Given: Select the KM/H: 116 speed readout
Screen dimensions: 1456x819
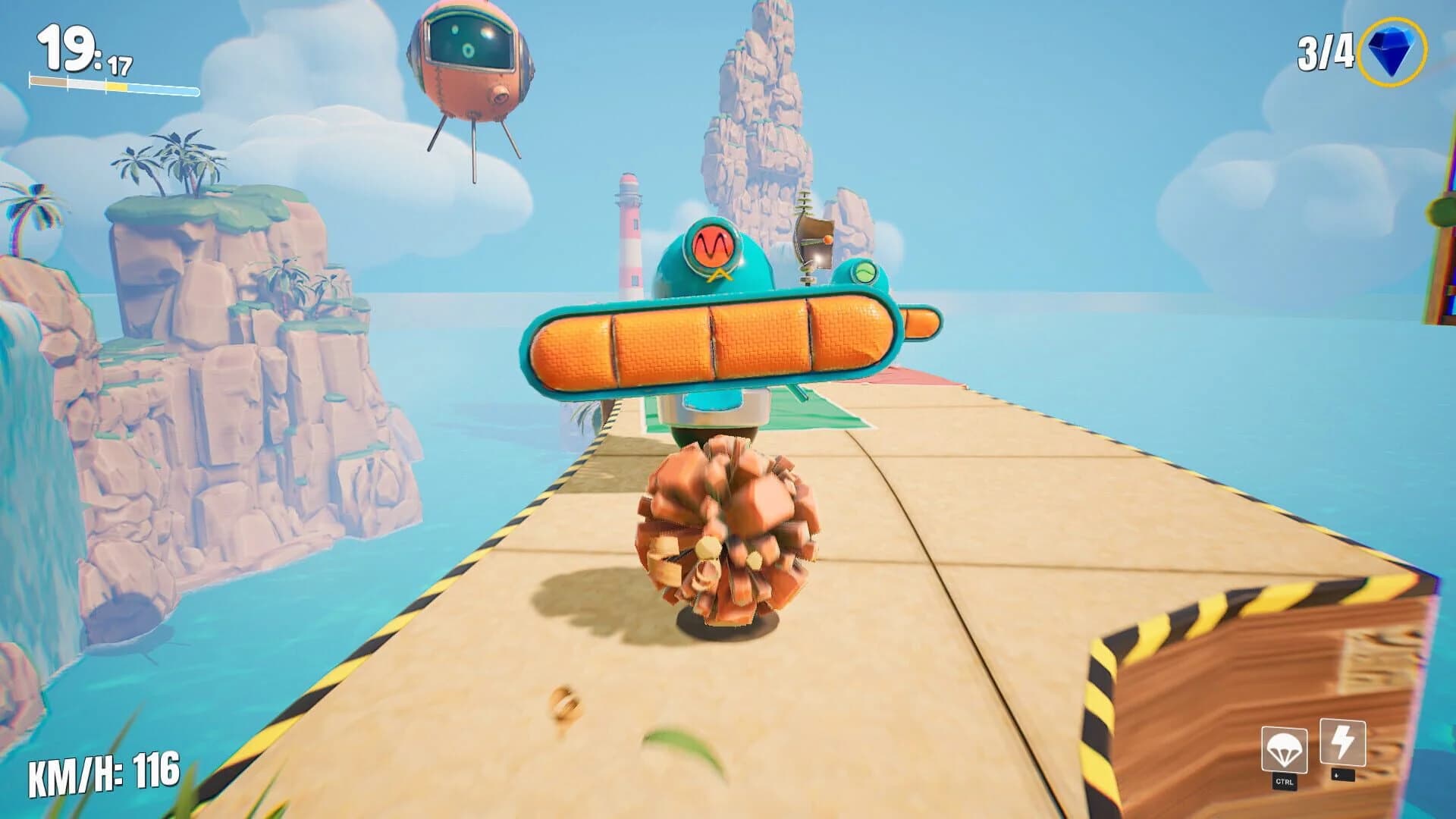Looking at the screenshot, I should tap(104, 777).
